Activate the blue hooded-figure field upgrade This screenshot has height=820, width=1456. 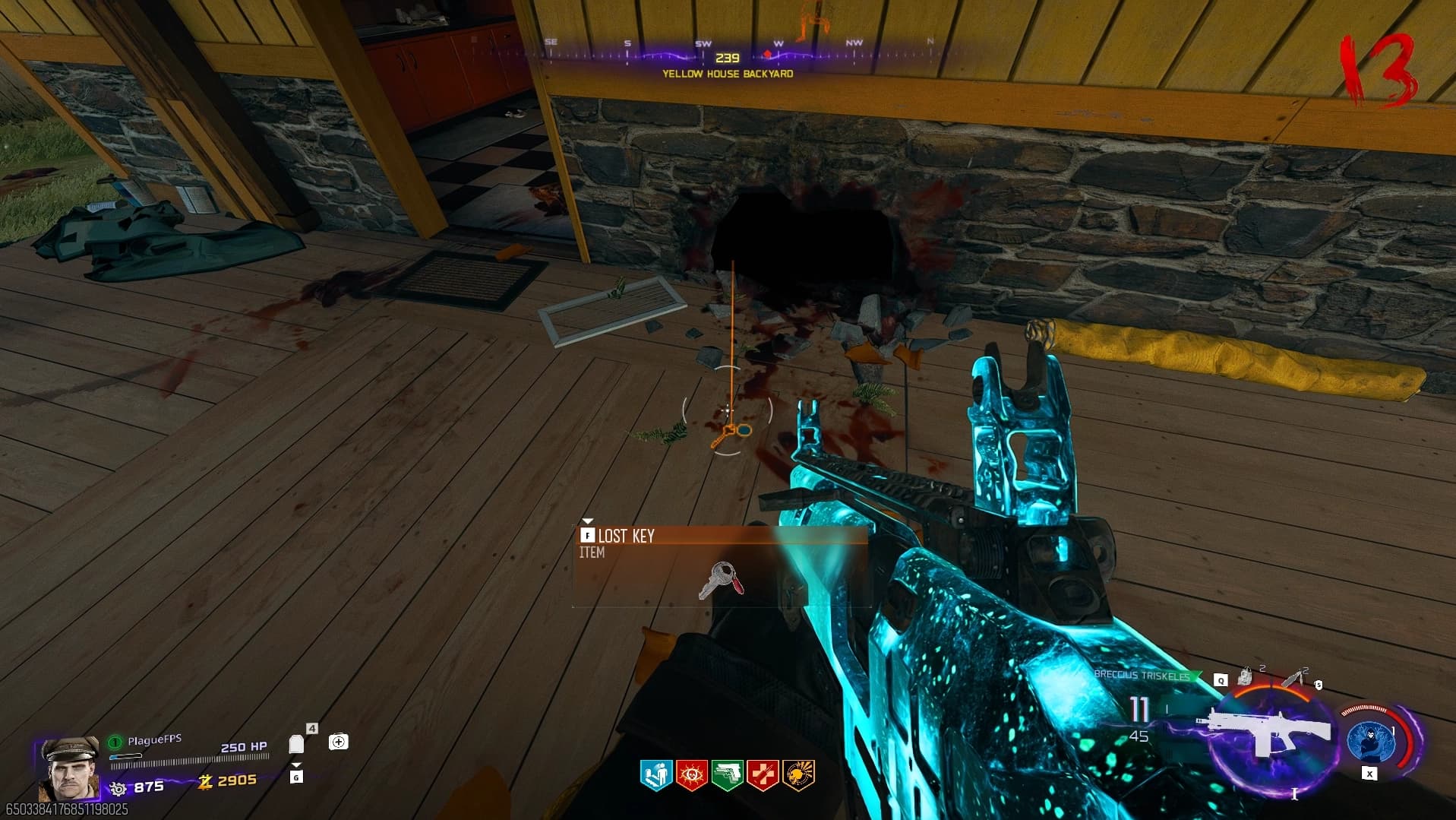coord(1369,741)
